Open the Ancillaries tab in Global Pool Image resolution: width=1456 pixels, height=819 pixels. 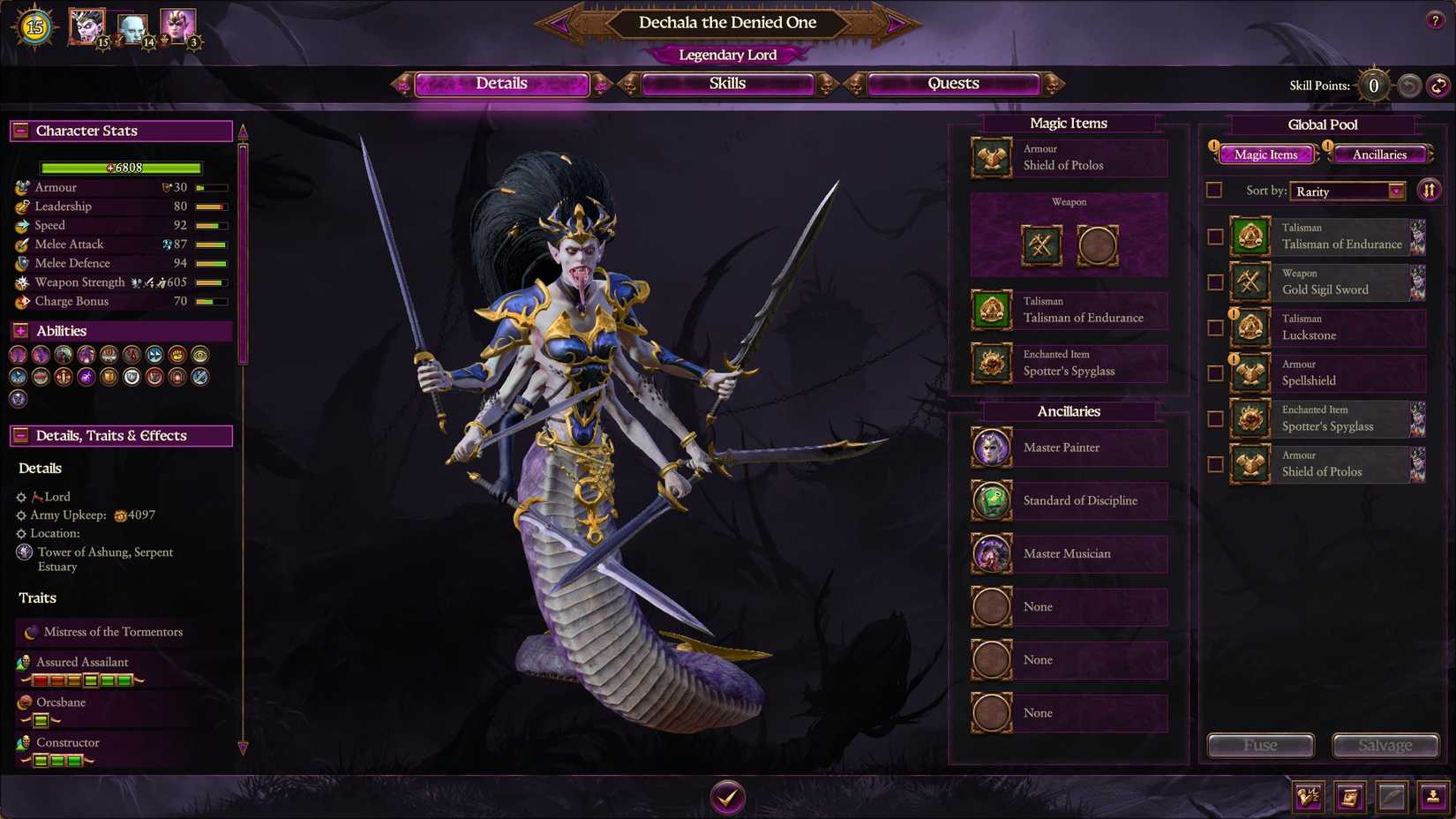[1379, 154]
